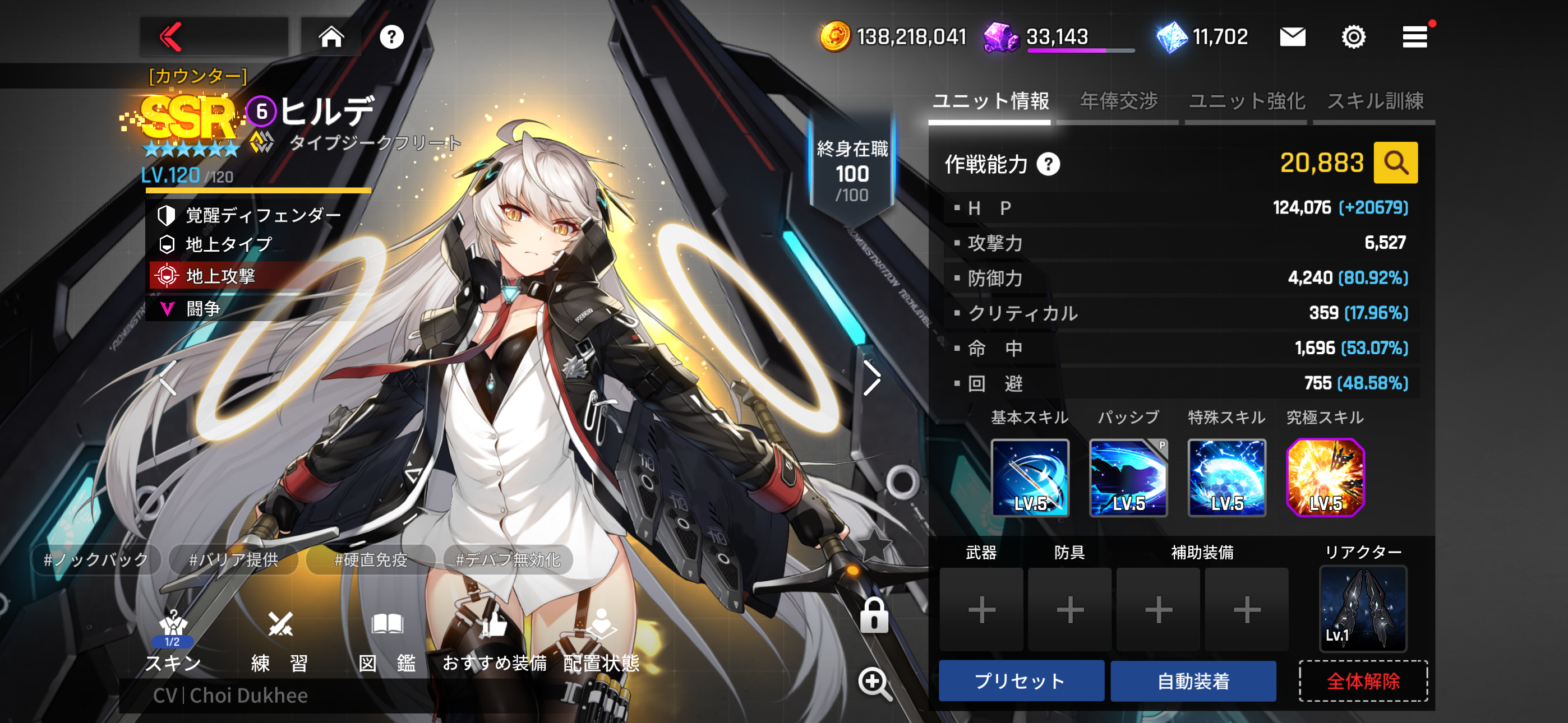Image resolution: width=1568 pixels, height=723 pixels.
Task: Select the パッシブ skill icon
Action: (x=1128, y=478)
